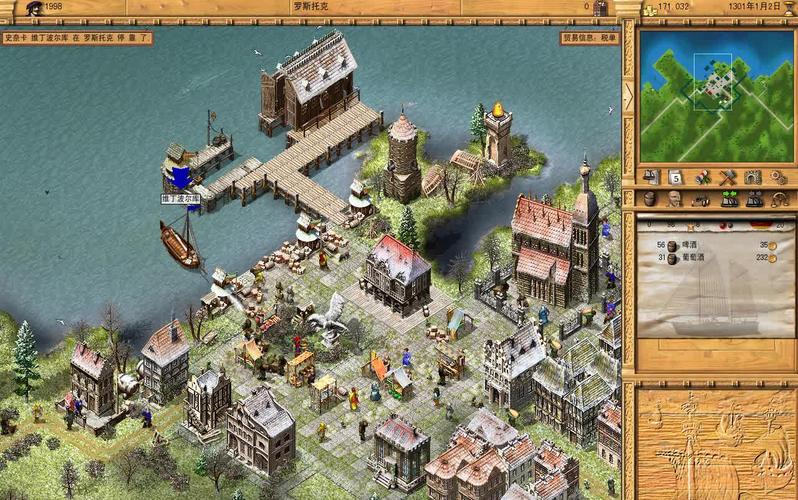Open the town gate icon in top bar

[600, 9]
